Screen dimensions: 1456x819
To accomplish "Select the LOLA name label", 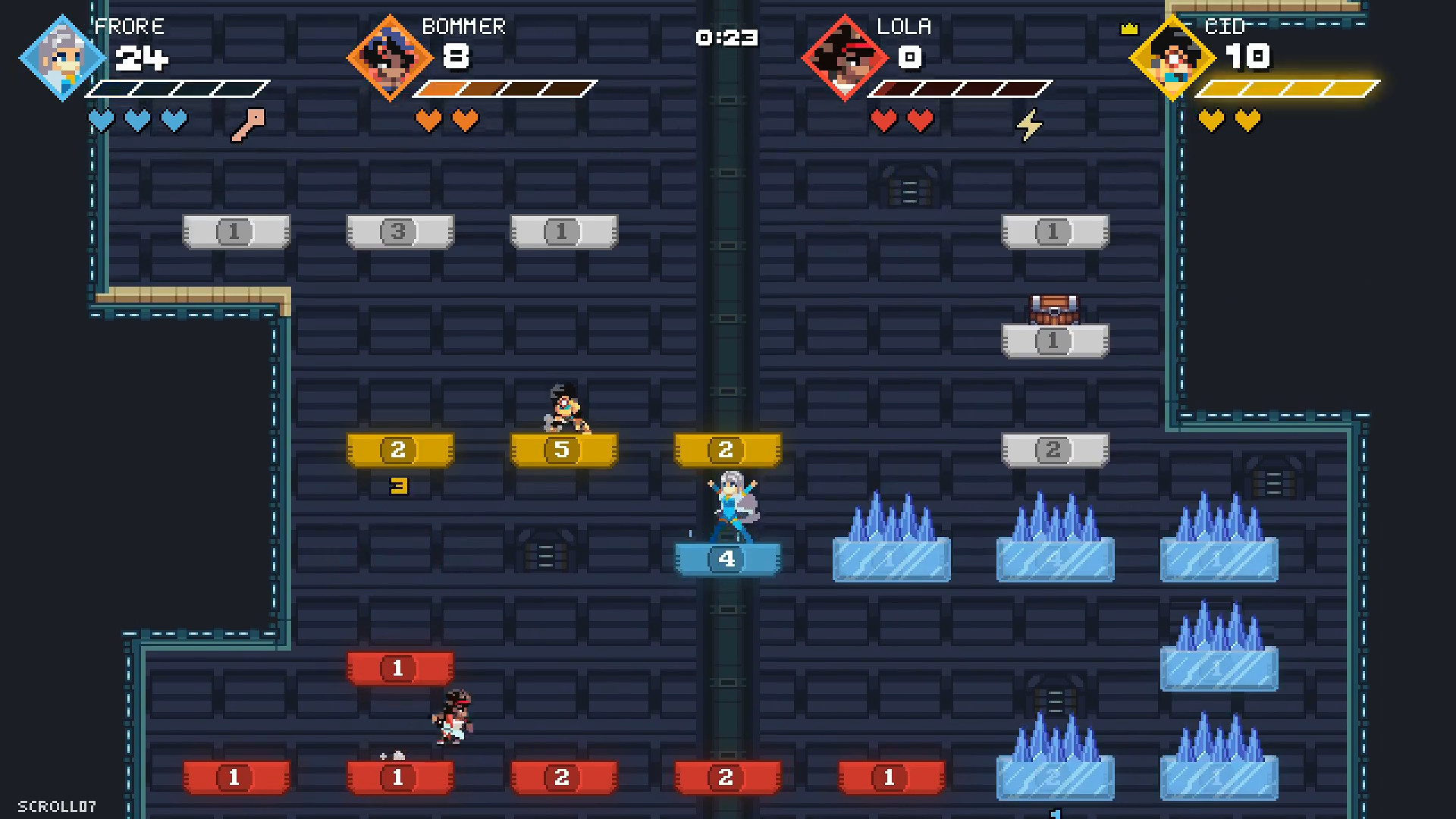I will pos(904,26).
